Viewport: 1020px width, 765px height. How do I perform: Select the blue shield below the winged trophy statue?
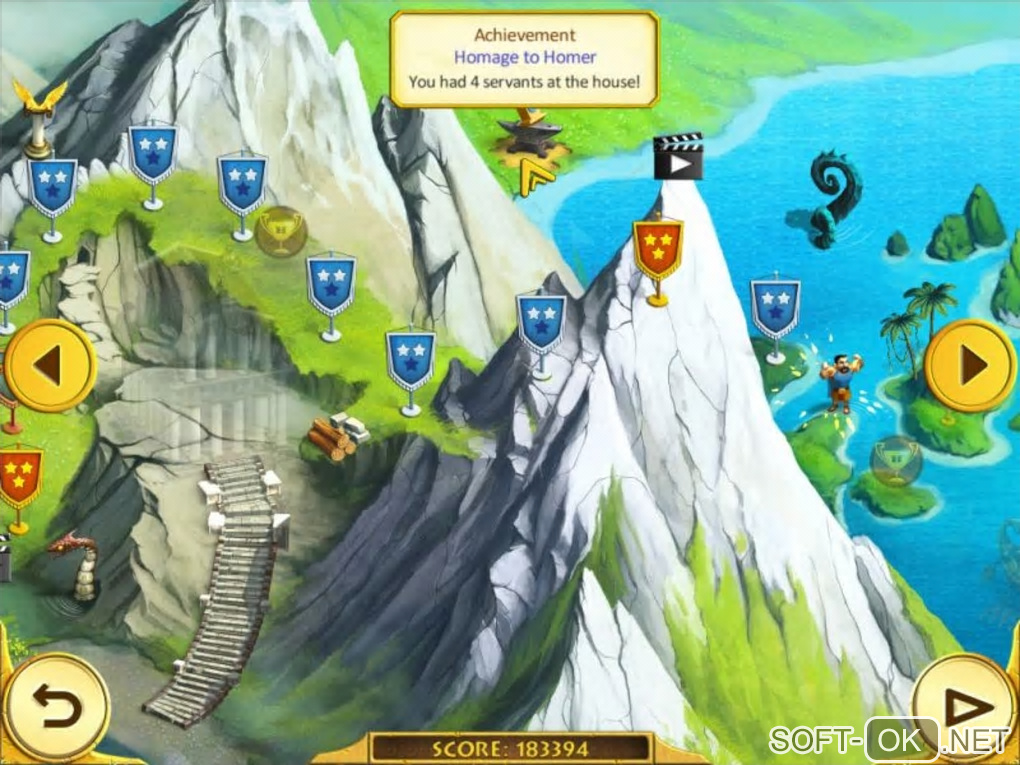coord(51,187)
